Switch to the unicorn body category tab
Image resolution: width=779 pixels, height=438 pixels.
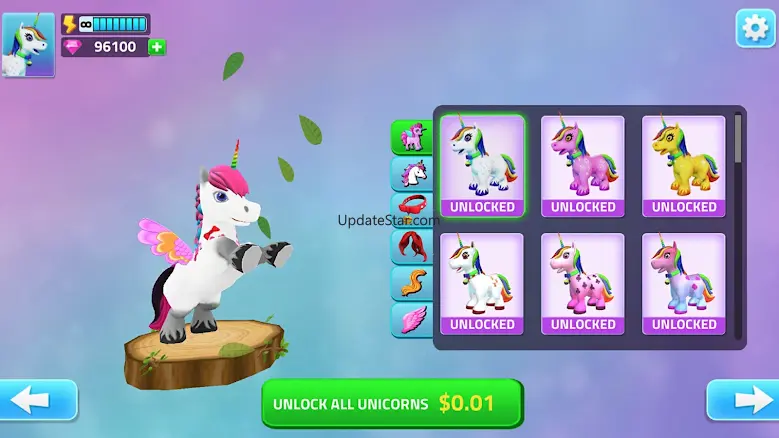(411, 137)
